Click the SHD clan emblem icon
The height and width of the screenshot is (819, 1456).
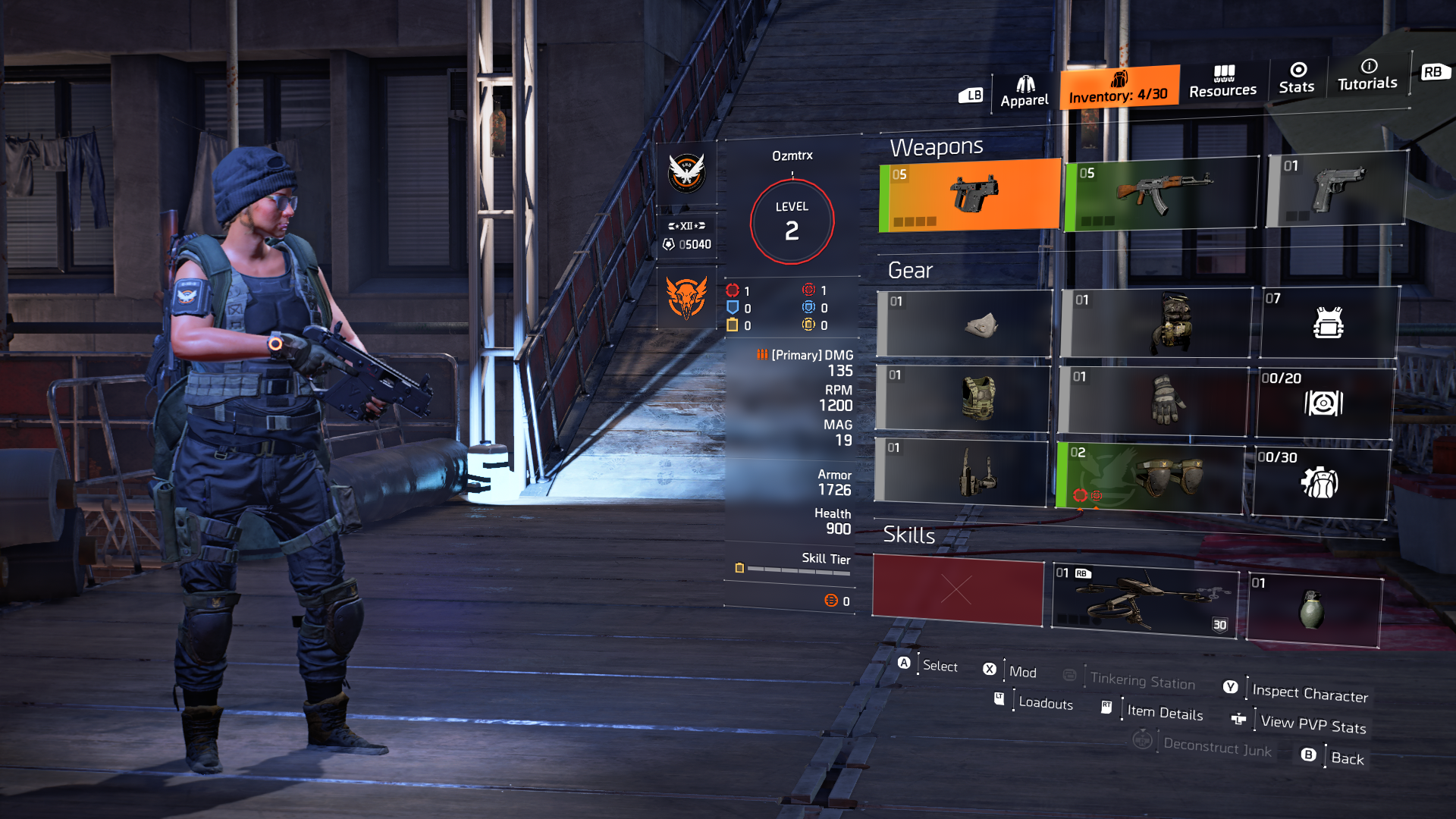pos(686,173)
